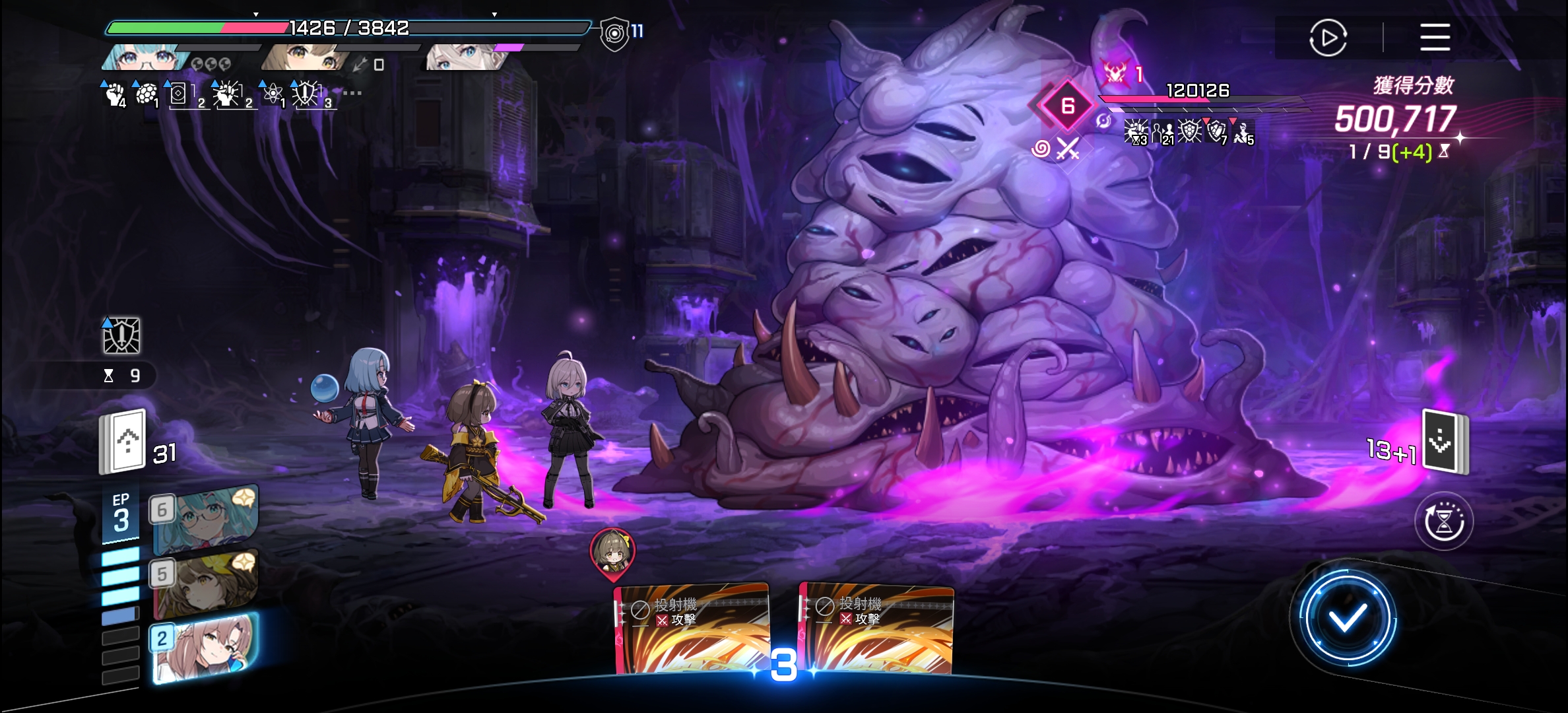This screenshot has height=713, width=1568.
Task: Open the hamburger menu
Action: (x=1435, y=37)
